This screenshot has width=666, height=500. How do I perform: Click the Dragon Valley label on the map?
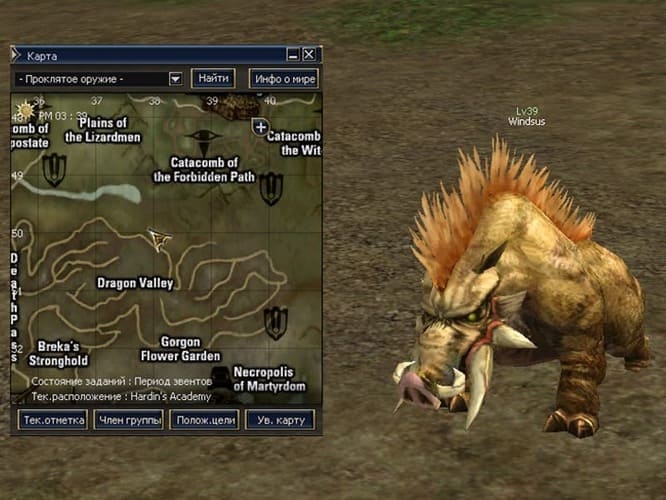(x=134, y=283)
